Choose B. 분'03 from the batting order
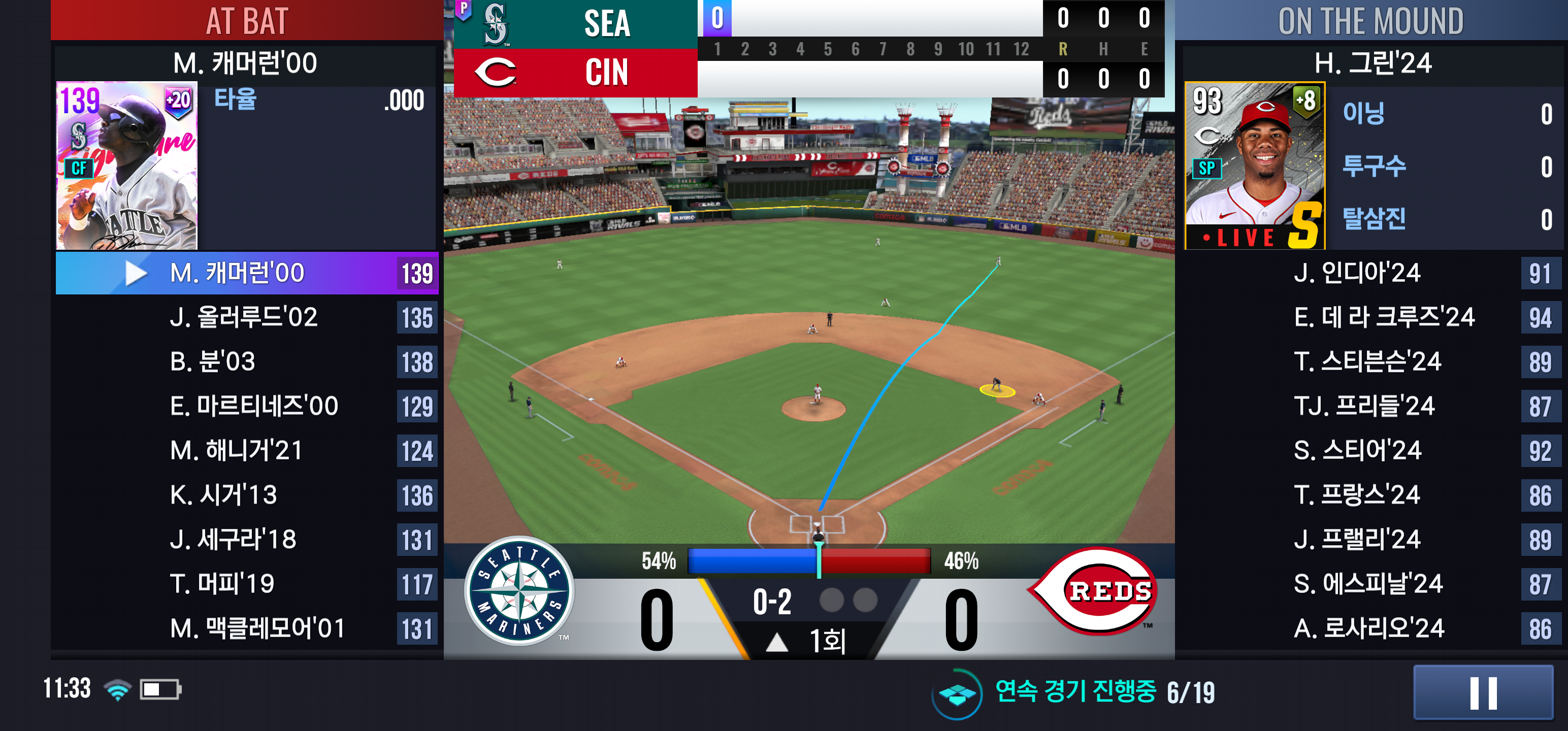The width and height of the screenshot is (1568, 731). click(x=246, y=362)
